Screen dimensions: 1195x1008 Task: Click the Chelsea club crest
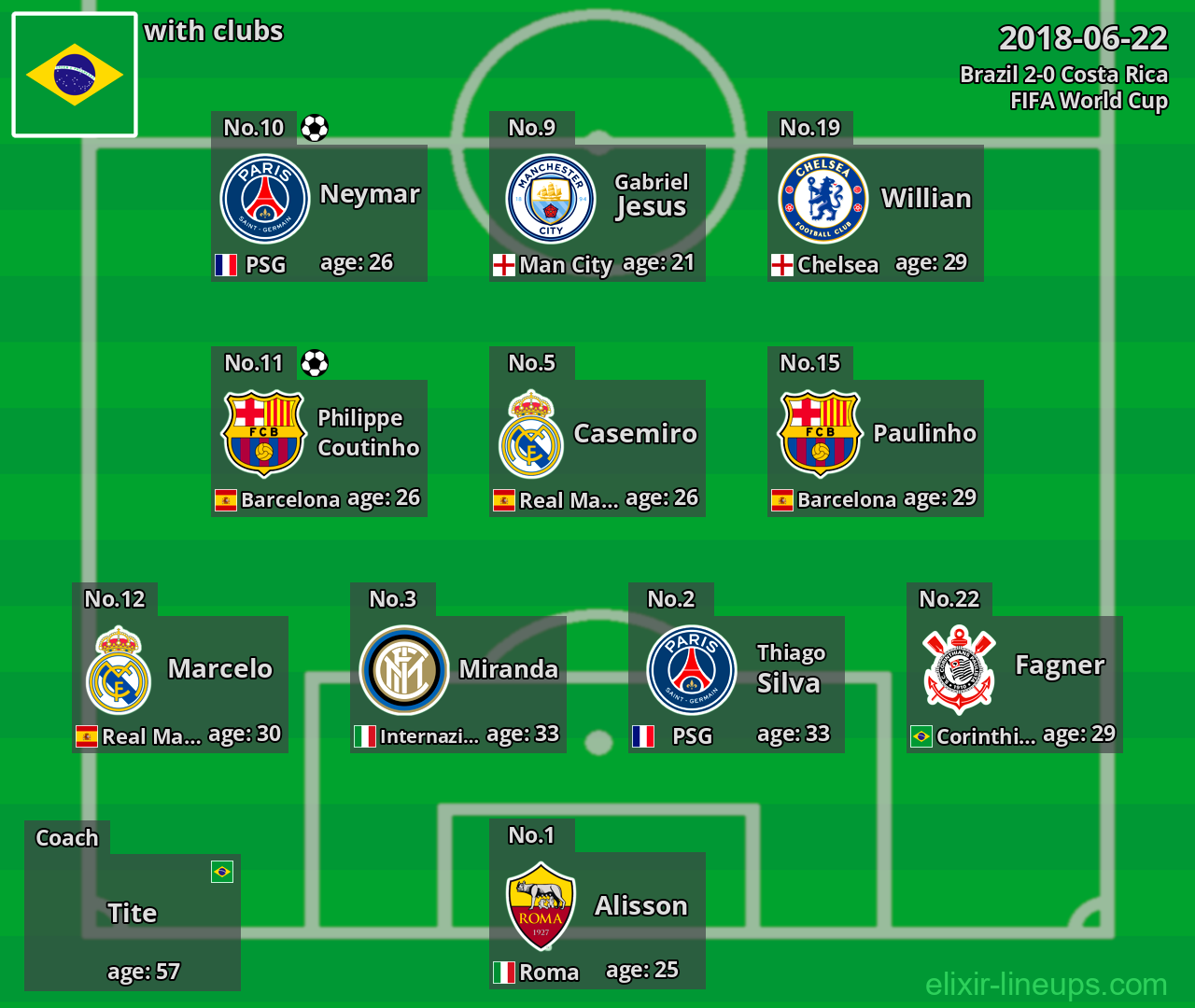click(823, 199)
